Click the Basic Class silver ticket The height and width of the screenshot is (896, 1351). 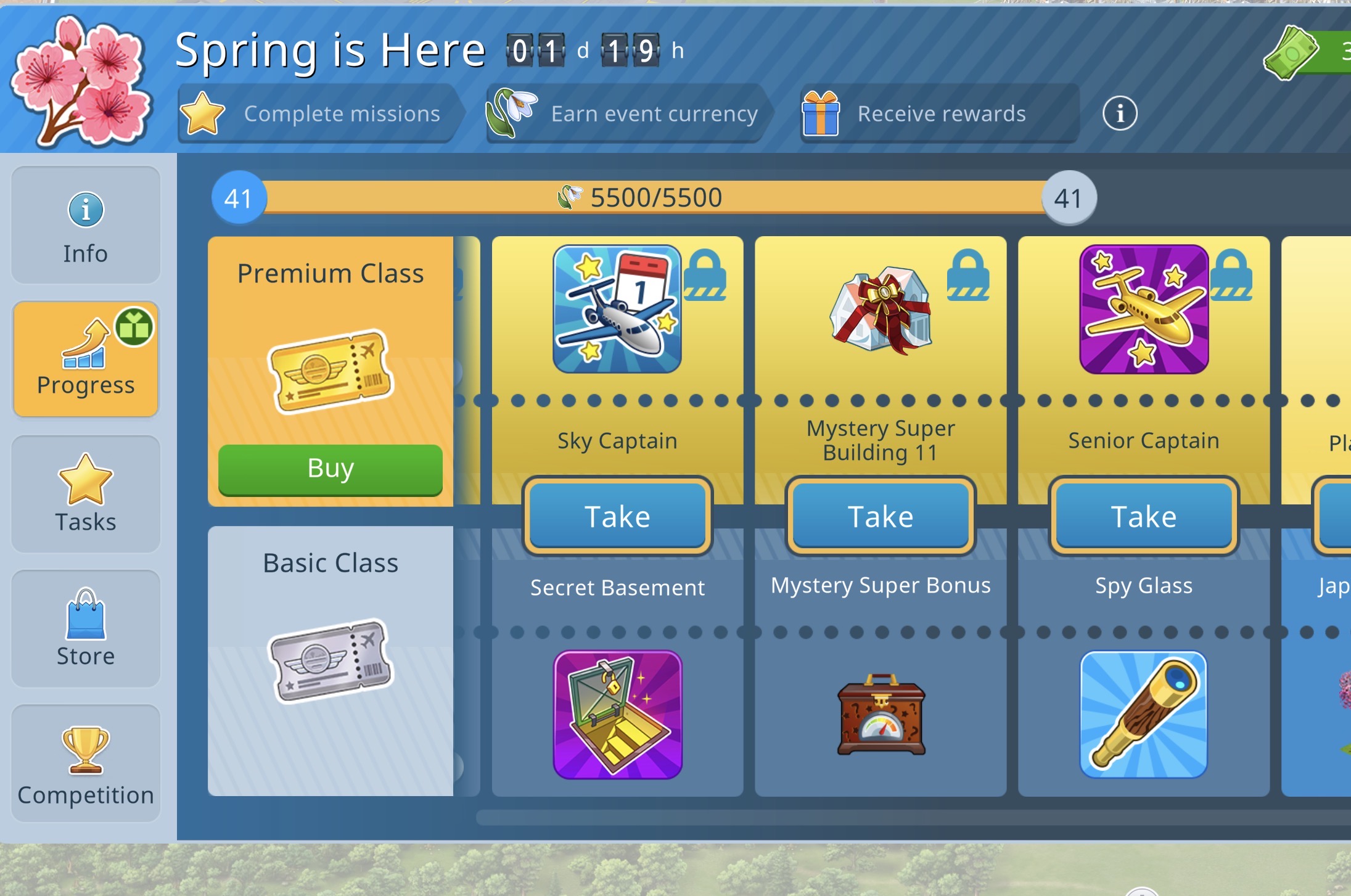(x=331, y=661)
